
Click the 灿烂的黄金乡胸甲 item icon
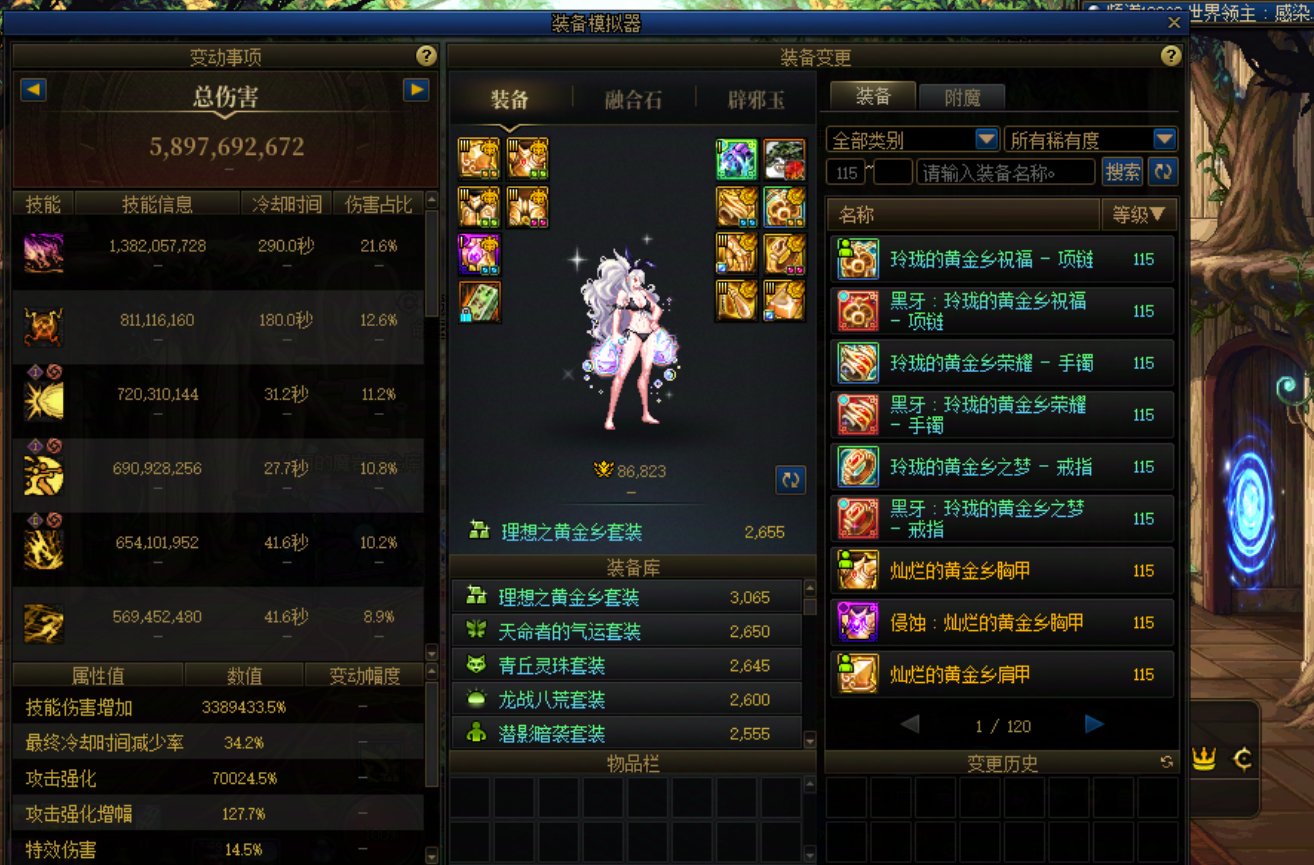857,570
